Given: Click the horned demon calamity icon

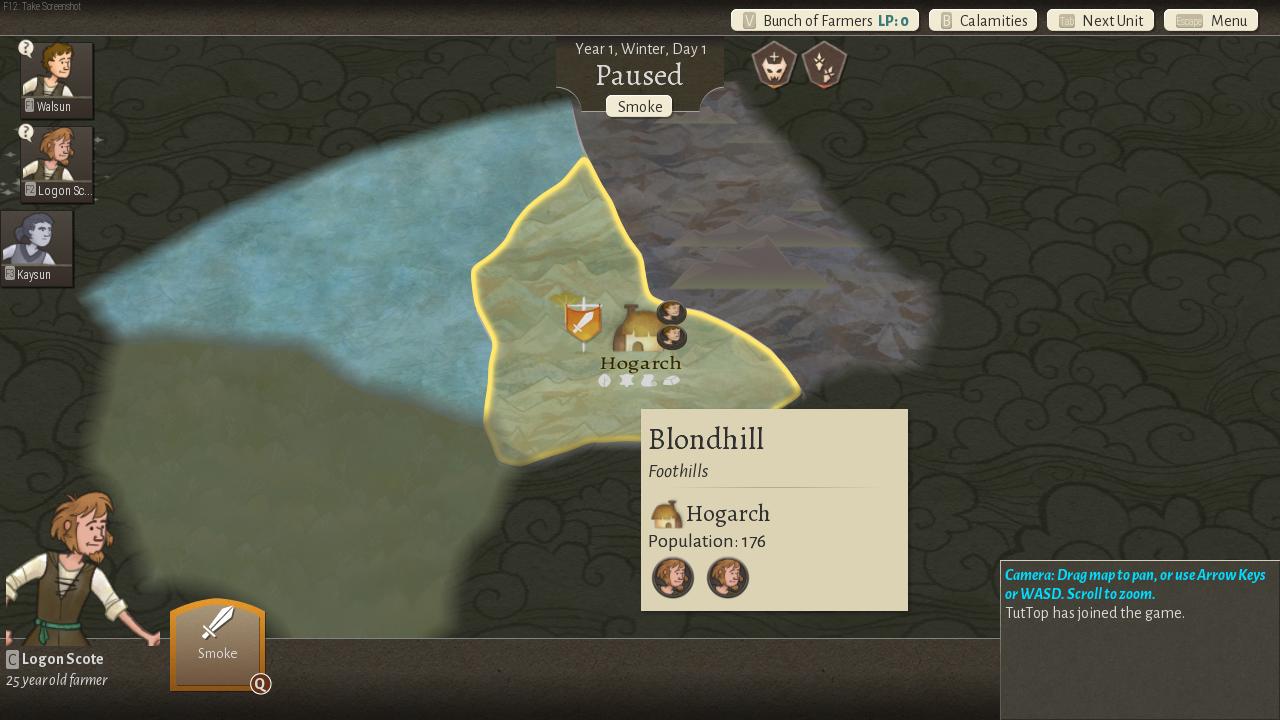Looking at the screenshot, I should point(775,65).
